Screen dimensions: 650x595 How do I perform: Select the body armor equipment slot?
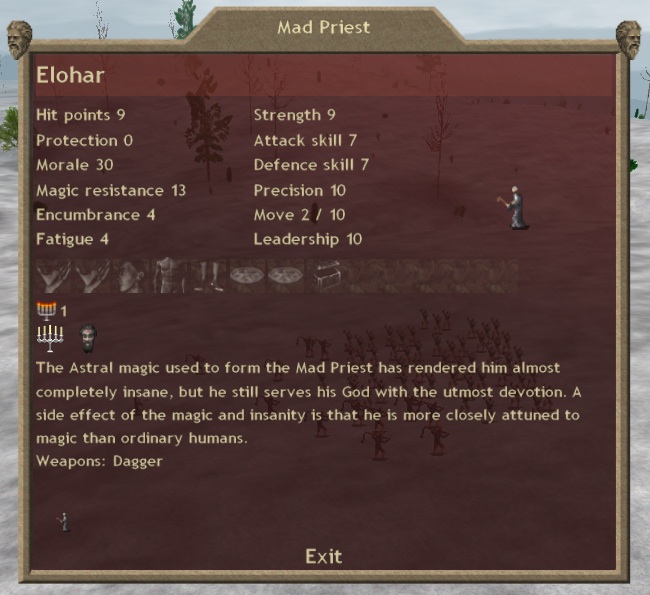coord(171,277)
